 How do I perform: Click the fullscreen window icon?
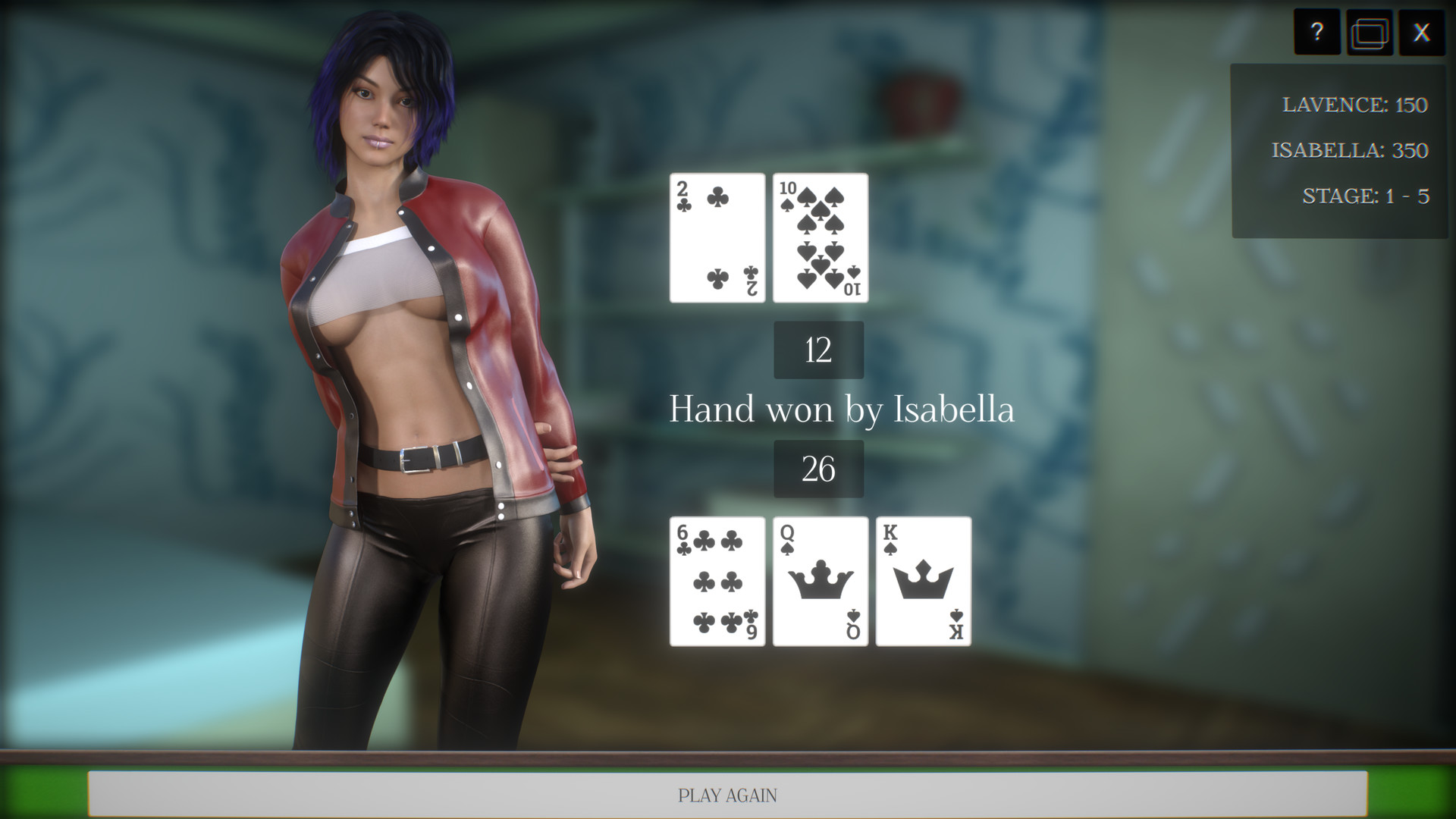[x=1370, y=33]
